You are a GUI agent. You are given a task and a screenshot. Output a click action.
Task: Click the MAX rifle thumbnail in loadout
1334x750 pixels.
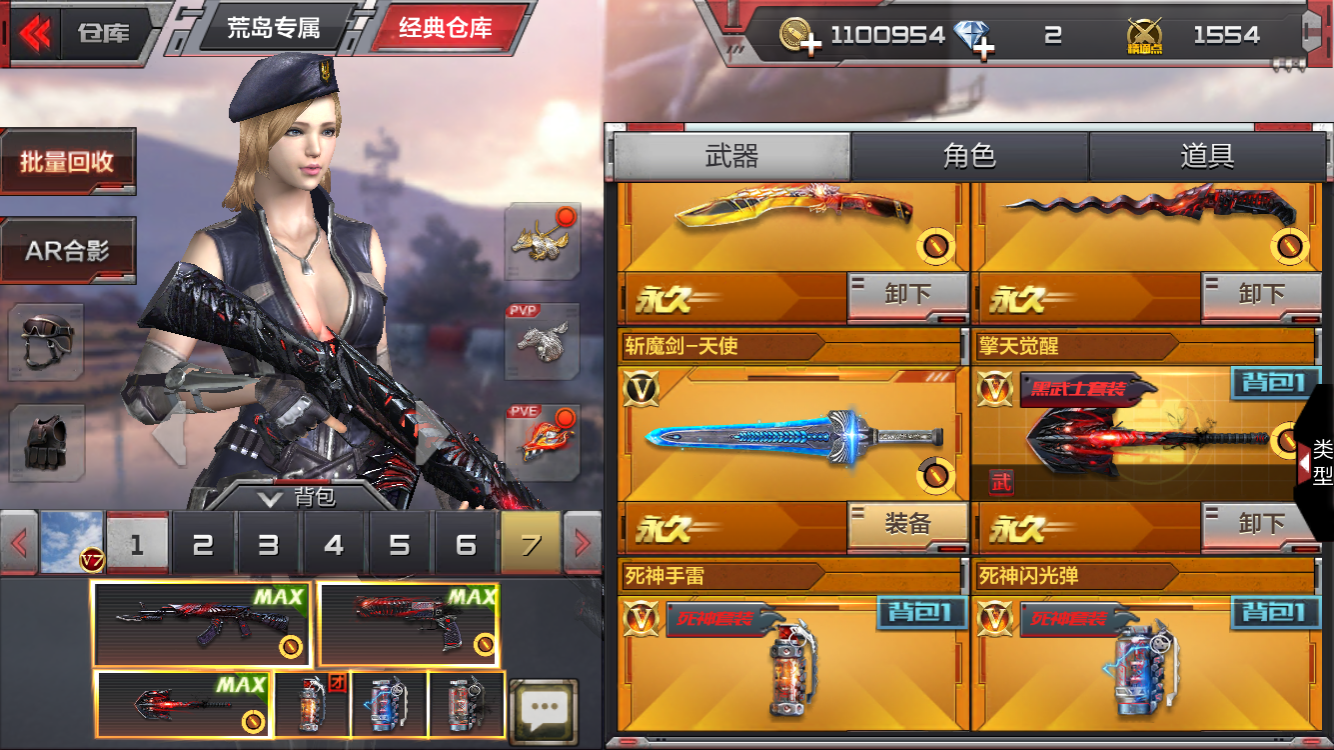[200, 622]
